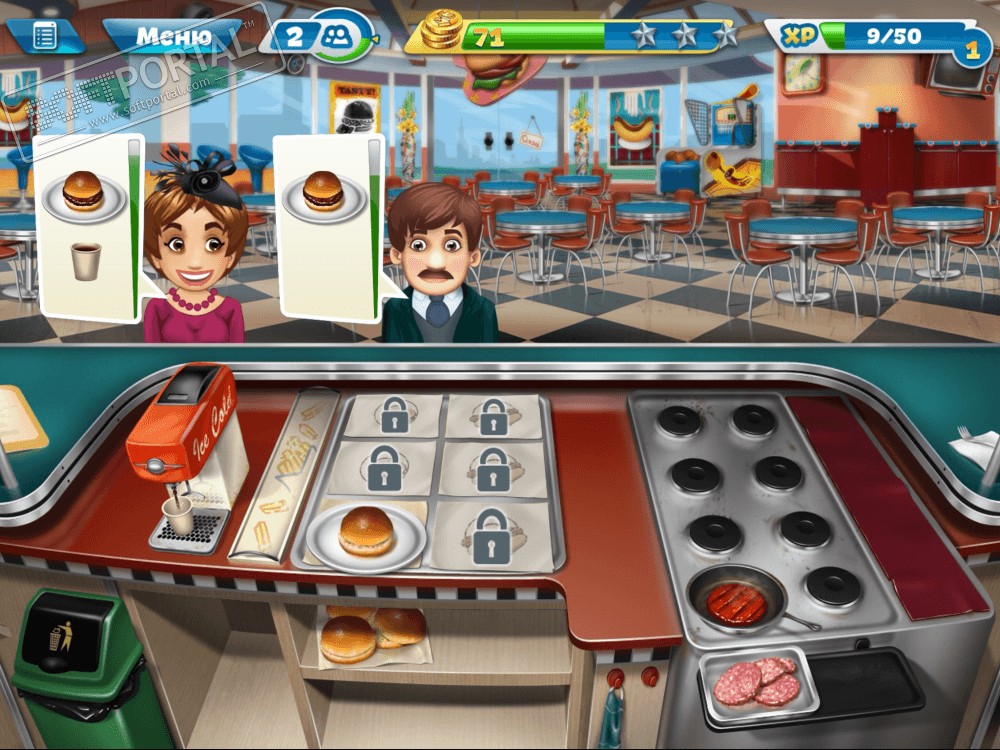Image resolution: width=1000 pixels, height=750 pixels.
Task: Grab a raw patty from the tray
Action: 757,681
